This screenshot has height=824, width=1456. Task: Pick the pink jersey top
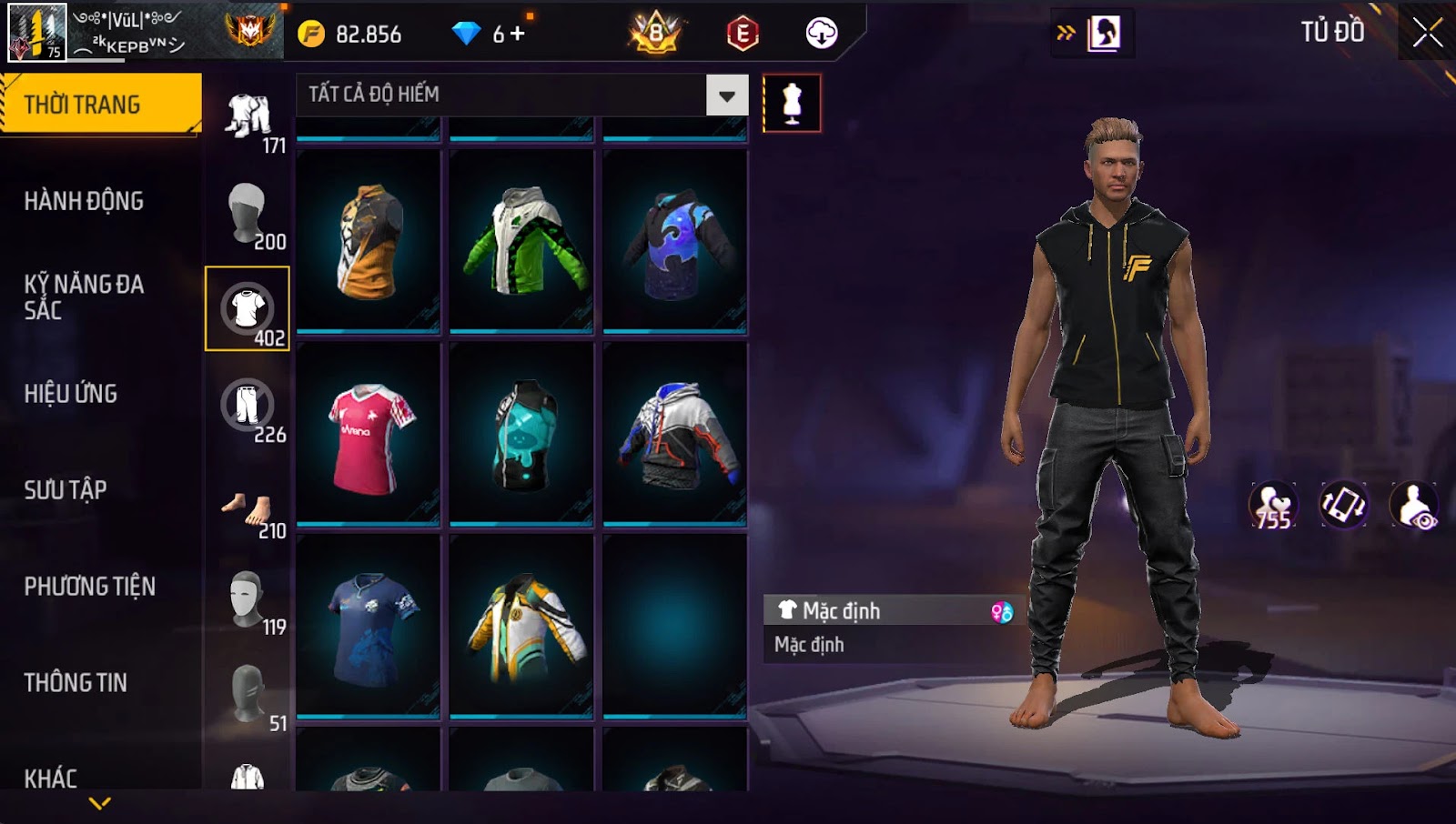click(369, 435)
